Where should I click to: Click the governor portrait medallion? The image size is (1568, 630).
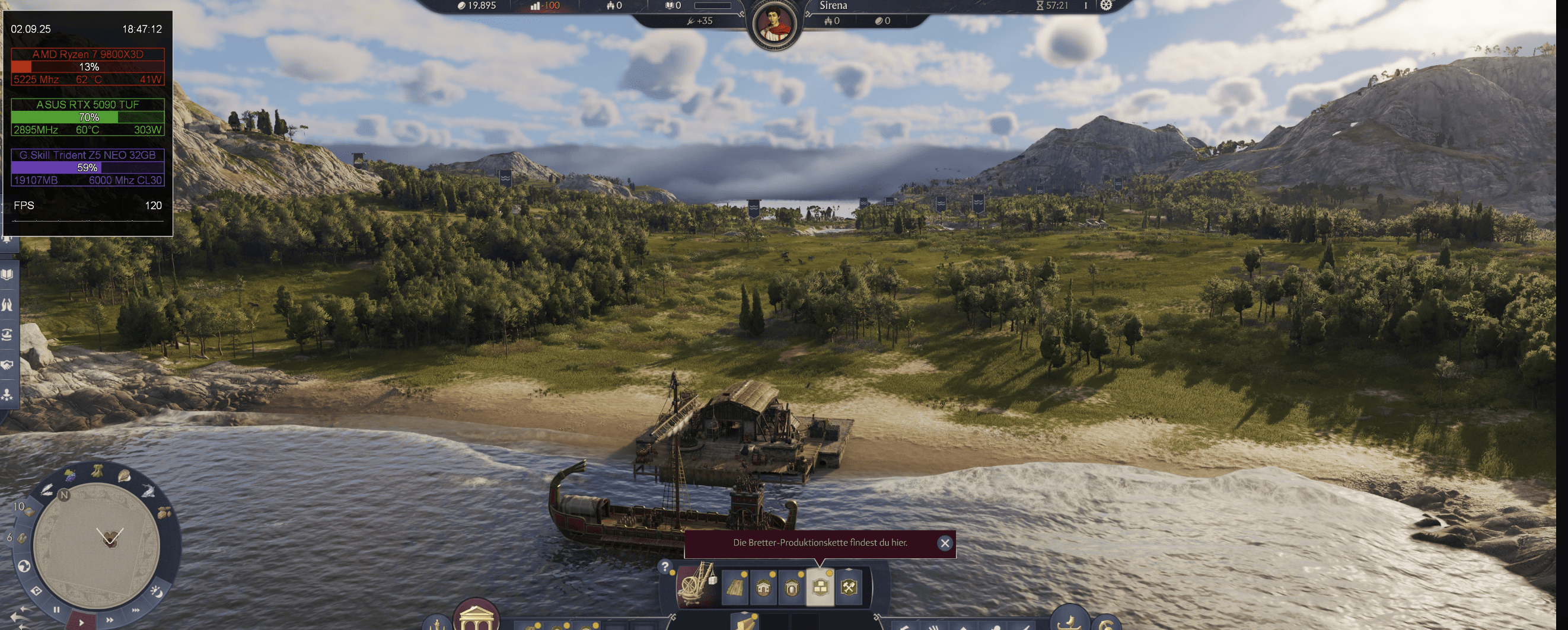(775, 25)
